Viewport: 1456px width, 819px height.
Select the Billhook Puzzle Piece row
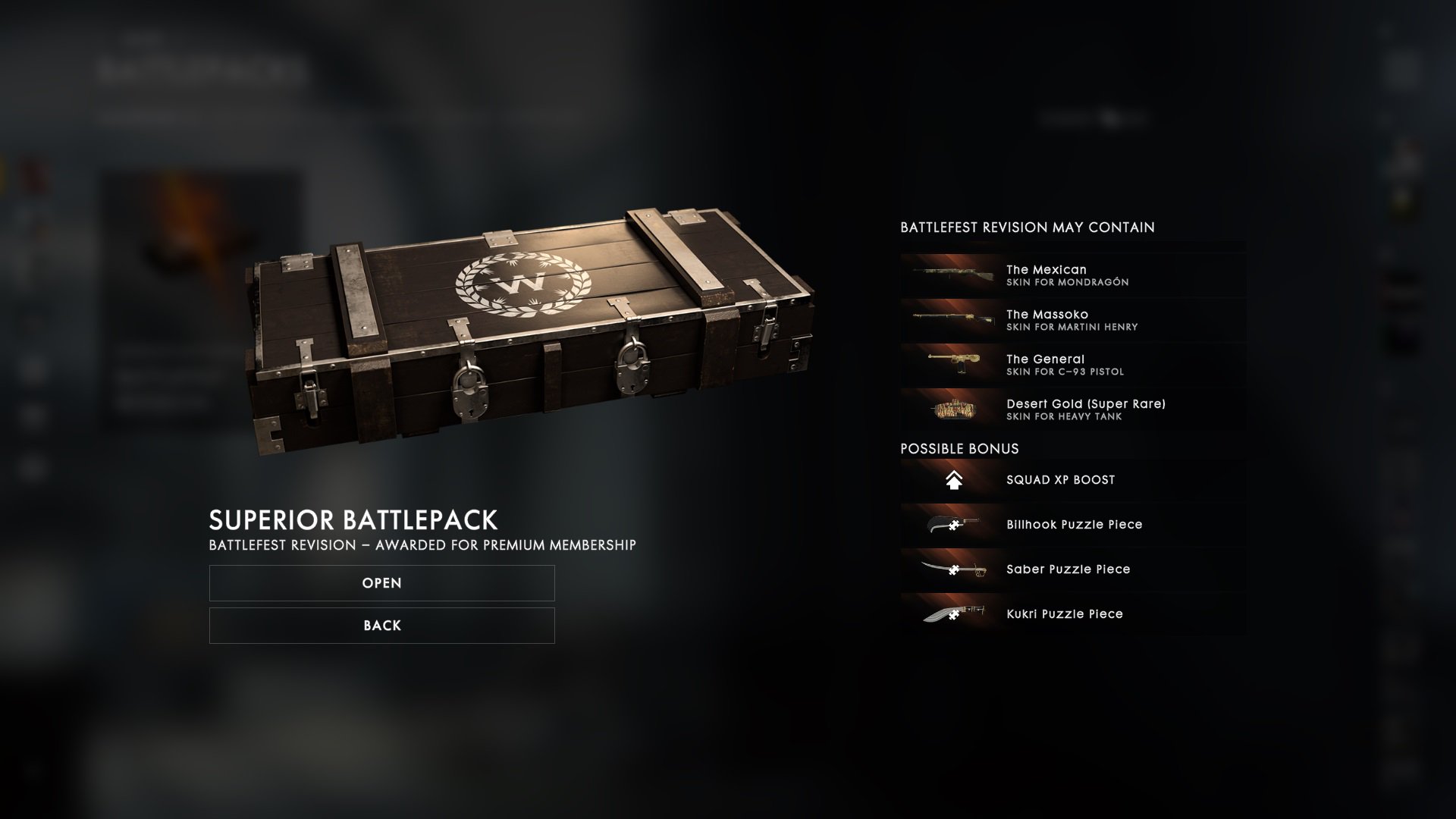click(1072, 525)
